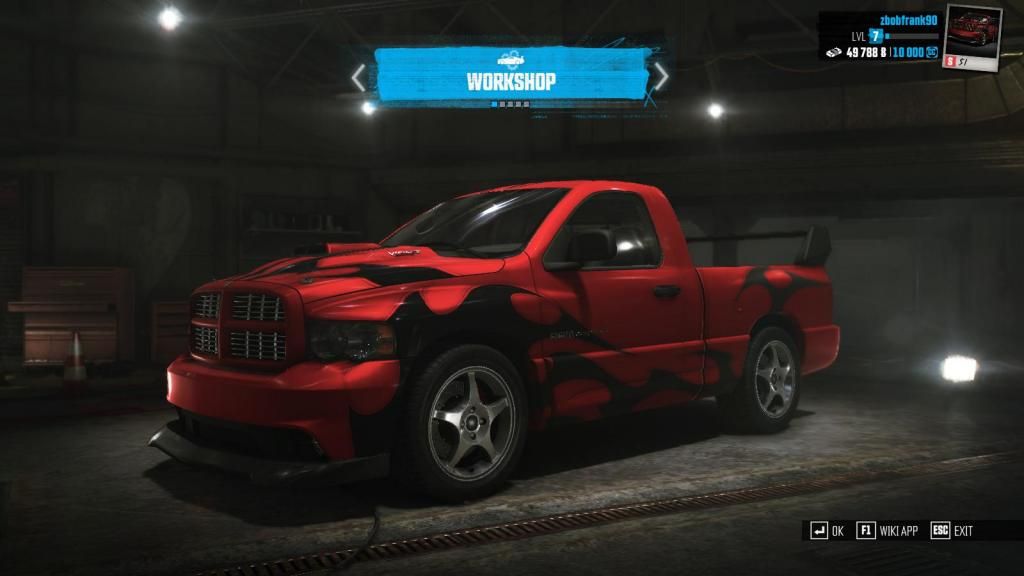
Task: Go to the next menu with the right arrow
Action: [x=660, y=76]
